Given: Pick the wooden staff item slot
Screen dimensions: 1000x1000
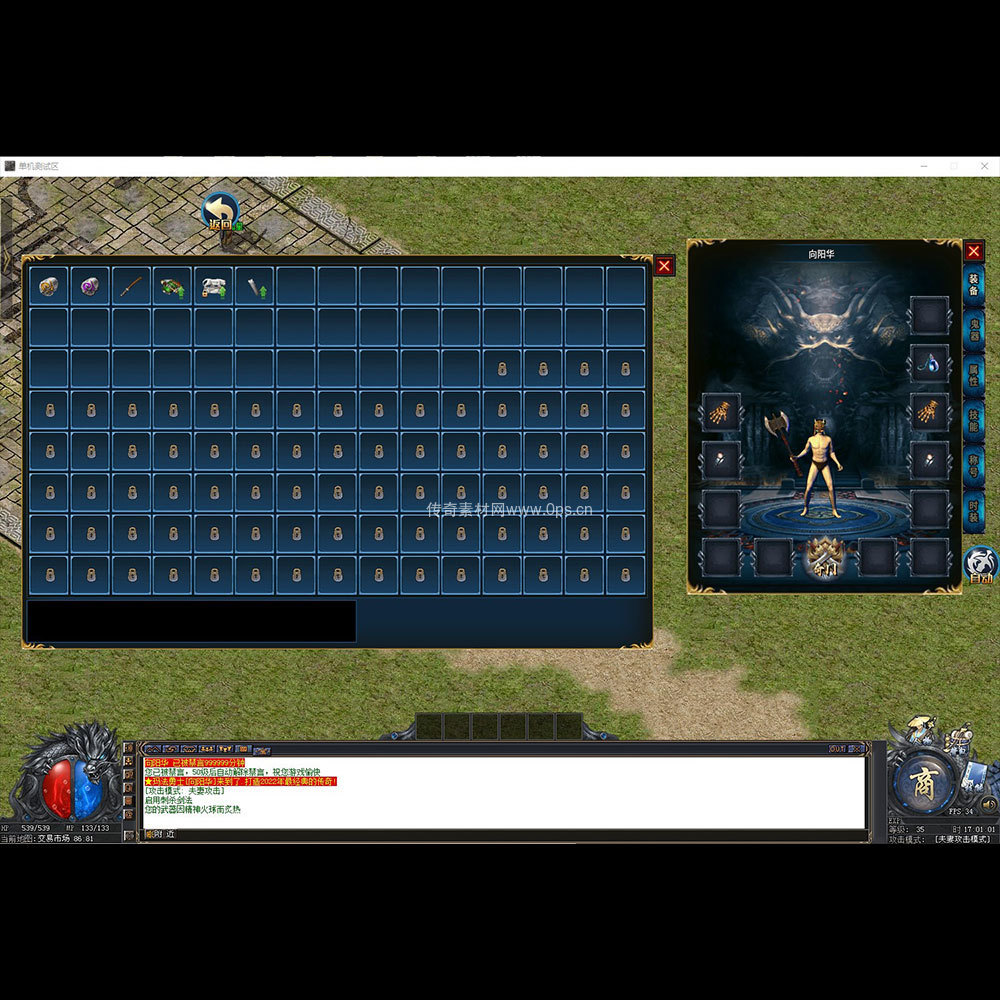Looking at the screenshot, I should (x=131, y=286).
